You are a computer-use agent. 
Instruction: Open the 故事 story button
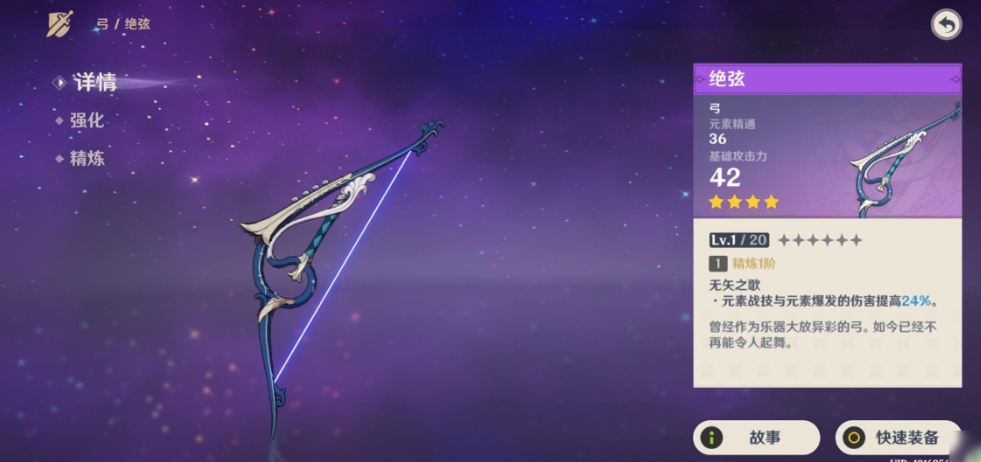point(757,438)
